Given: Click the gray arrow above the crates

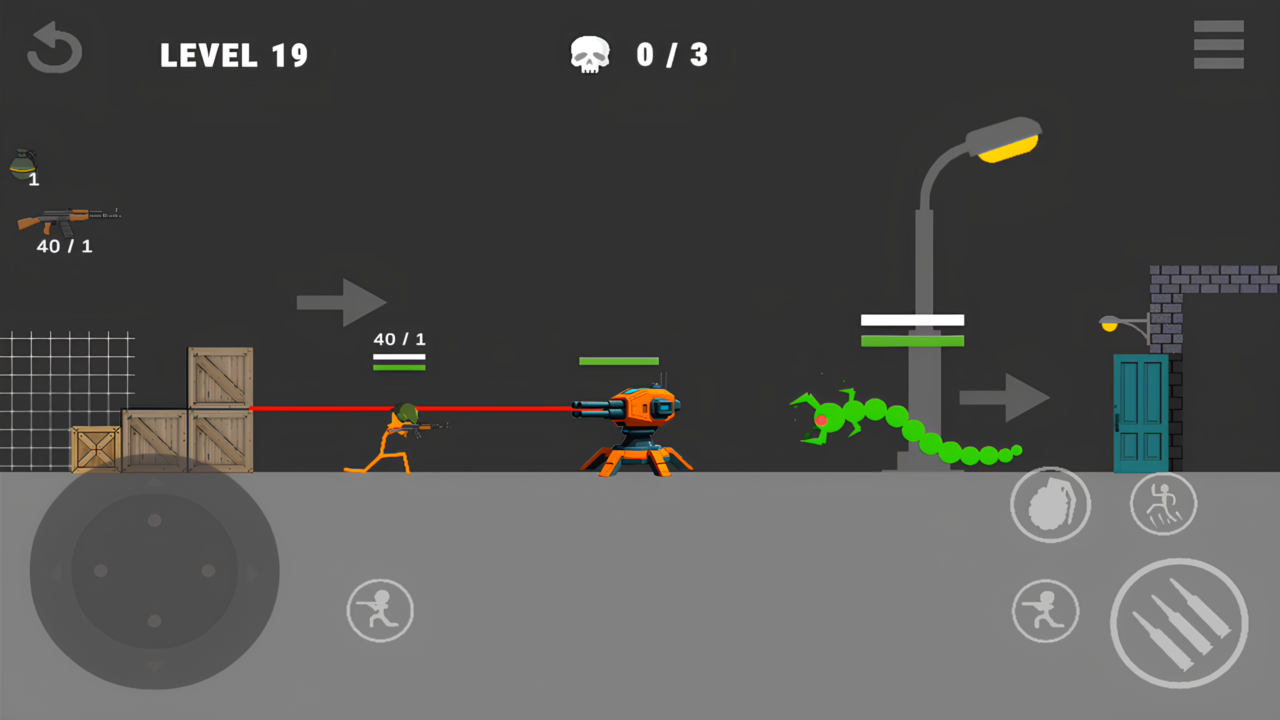Looking at the screenshot, I should [341, 300].
